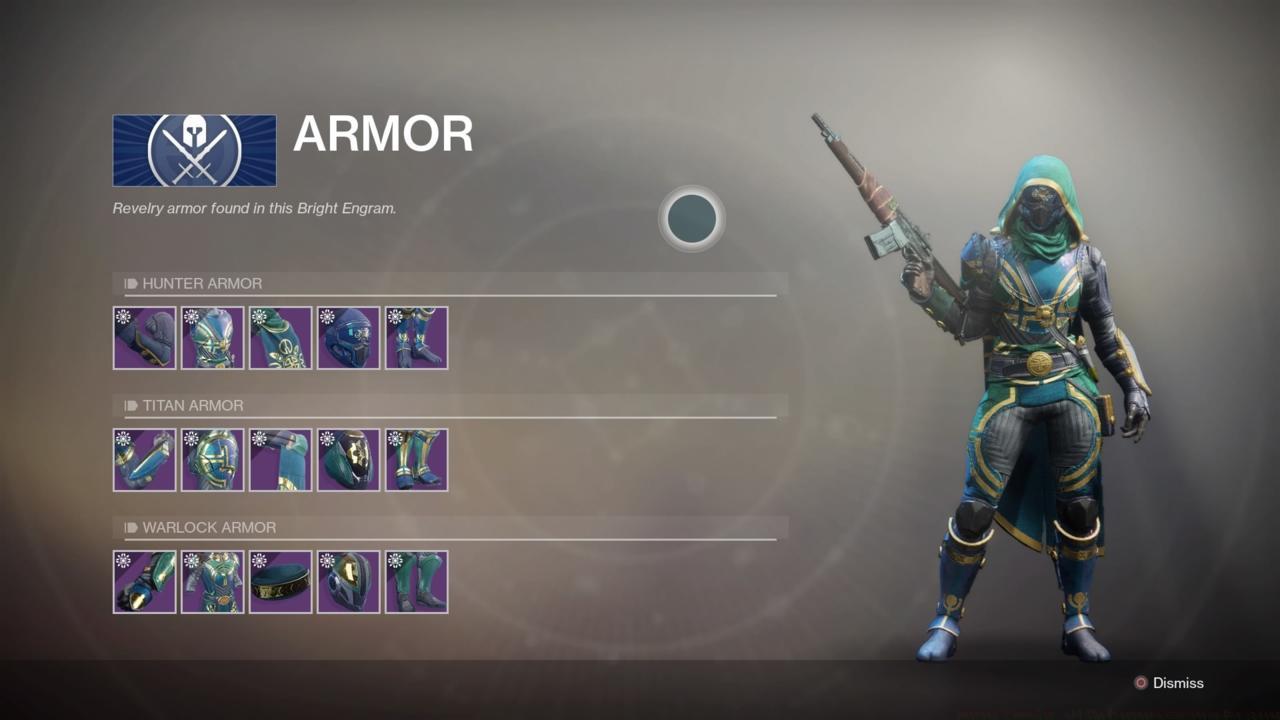The image size is (1280, 720).
Task: Select the Warlock bond thumbnail
Action: click(x=281, y=581)
